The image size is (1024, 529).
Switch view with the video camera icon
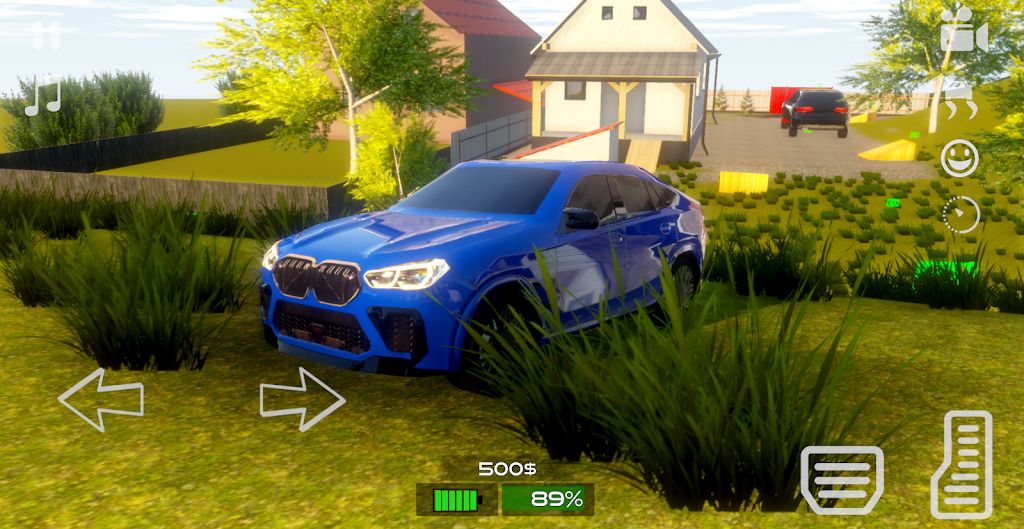[963, 32]
